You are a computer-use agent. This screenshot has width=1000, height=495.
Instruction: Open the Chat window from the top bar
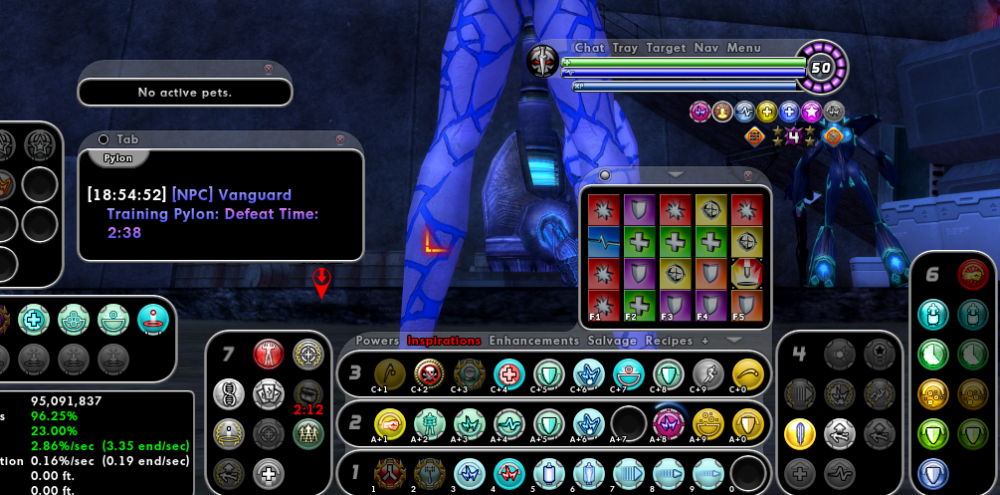click(x=589, y=47)
